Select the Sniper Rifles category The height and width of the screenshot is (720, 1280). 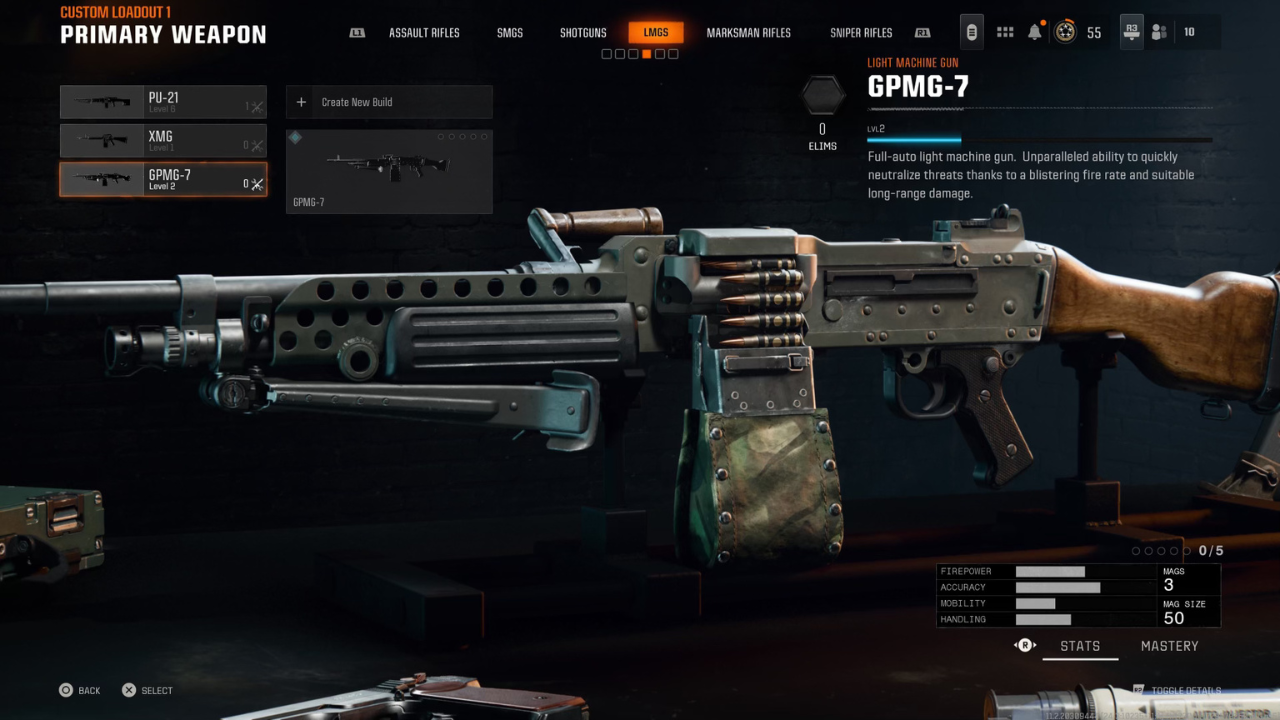click(861, 32)
